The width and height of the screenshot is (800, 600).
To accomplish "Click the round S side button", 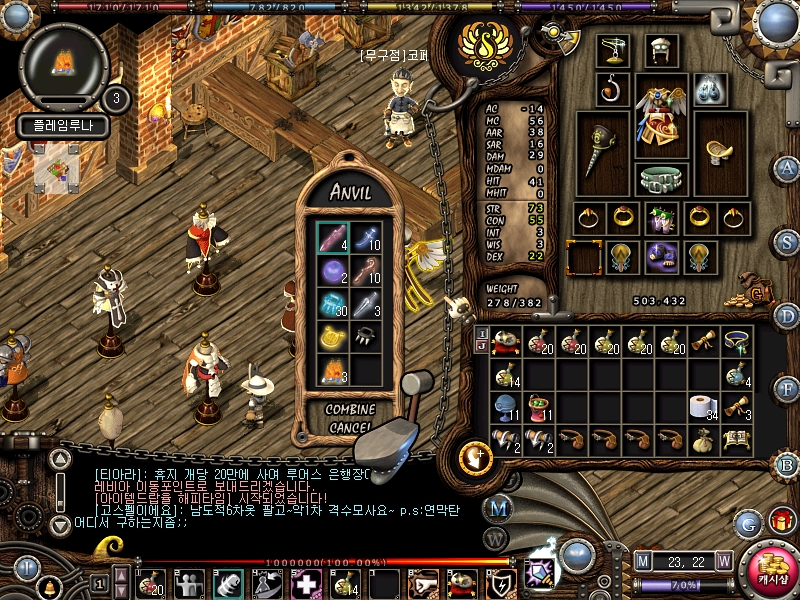I will pos(787,241).
